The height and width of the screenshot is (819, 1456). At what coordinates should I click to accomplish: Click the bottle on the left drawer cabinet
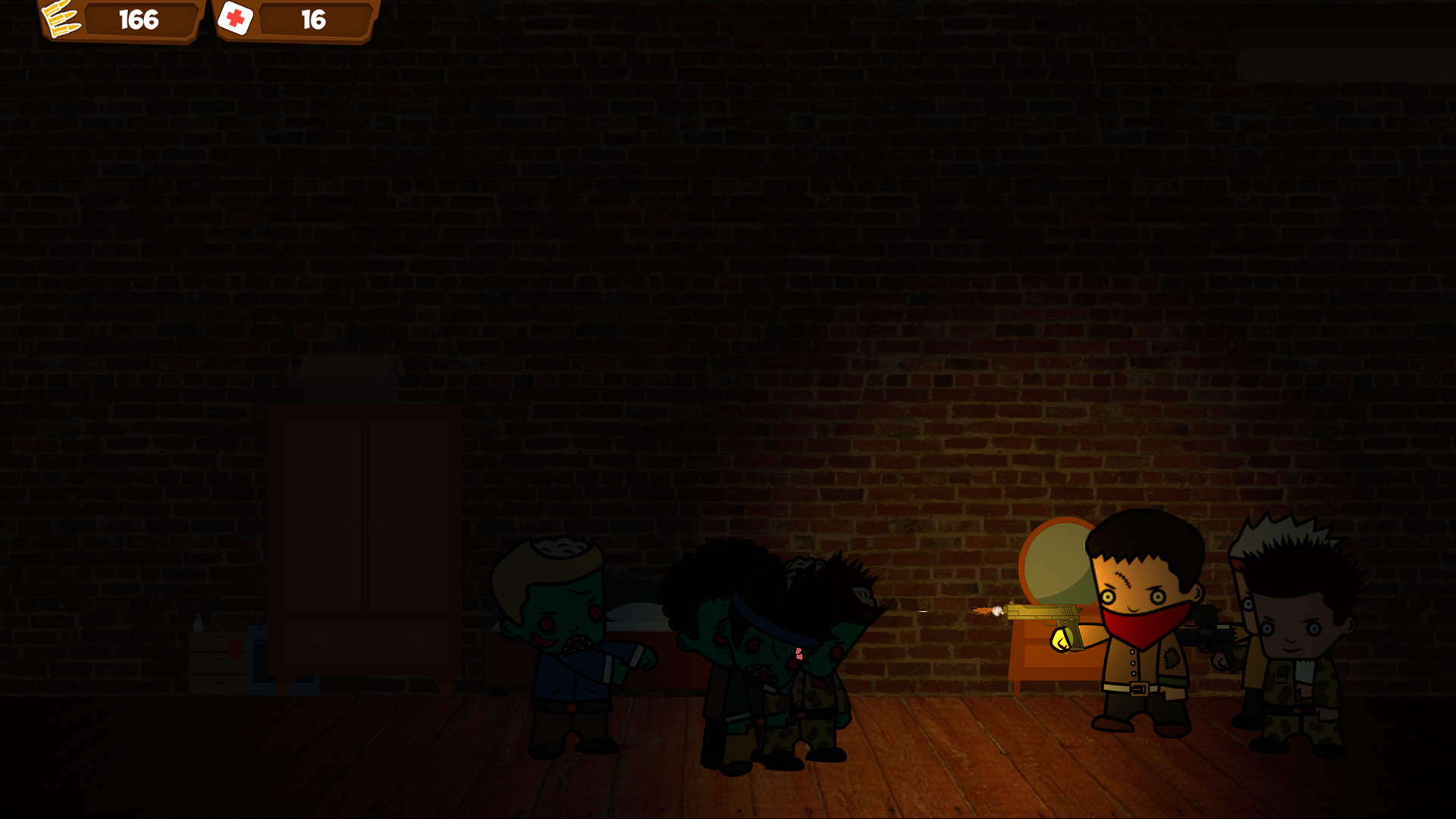[x=198, y=620]
